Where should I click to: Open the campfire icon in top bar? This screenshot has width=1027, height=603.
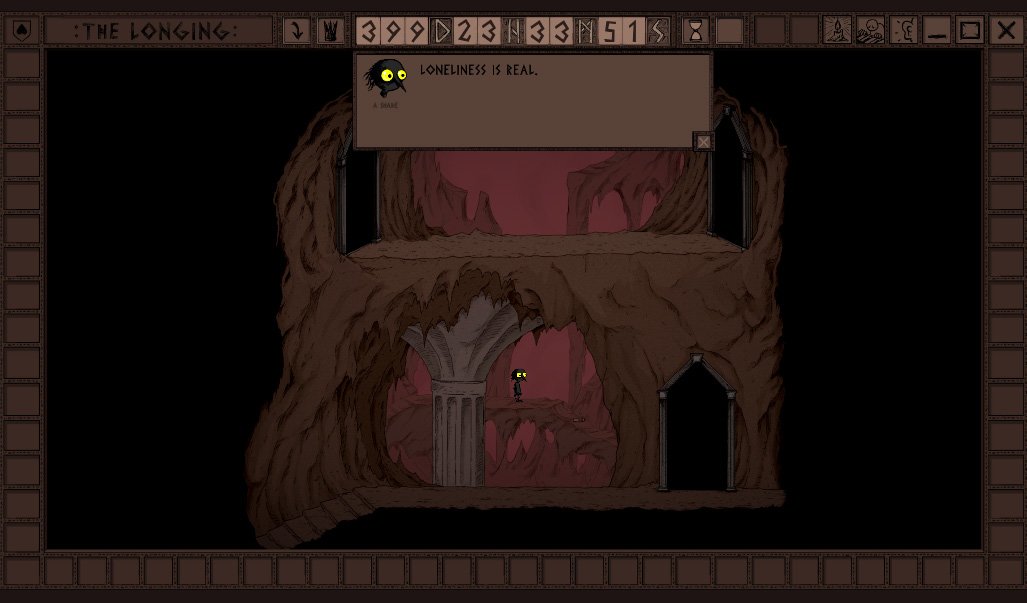[x=837, y=31]
